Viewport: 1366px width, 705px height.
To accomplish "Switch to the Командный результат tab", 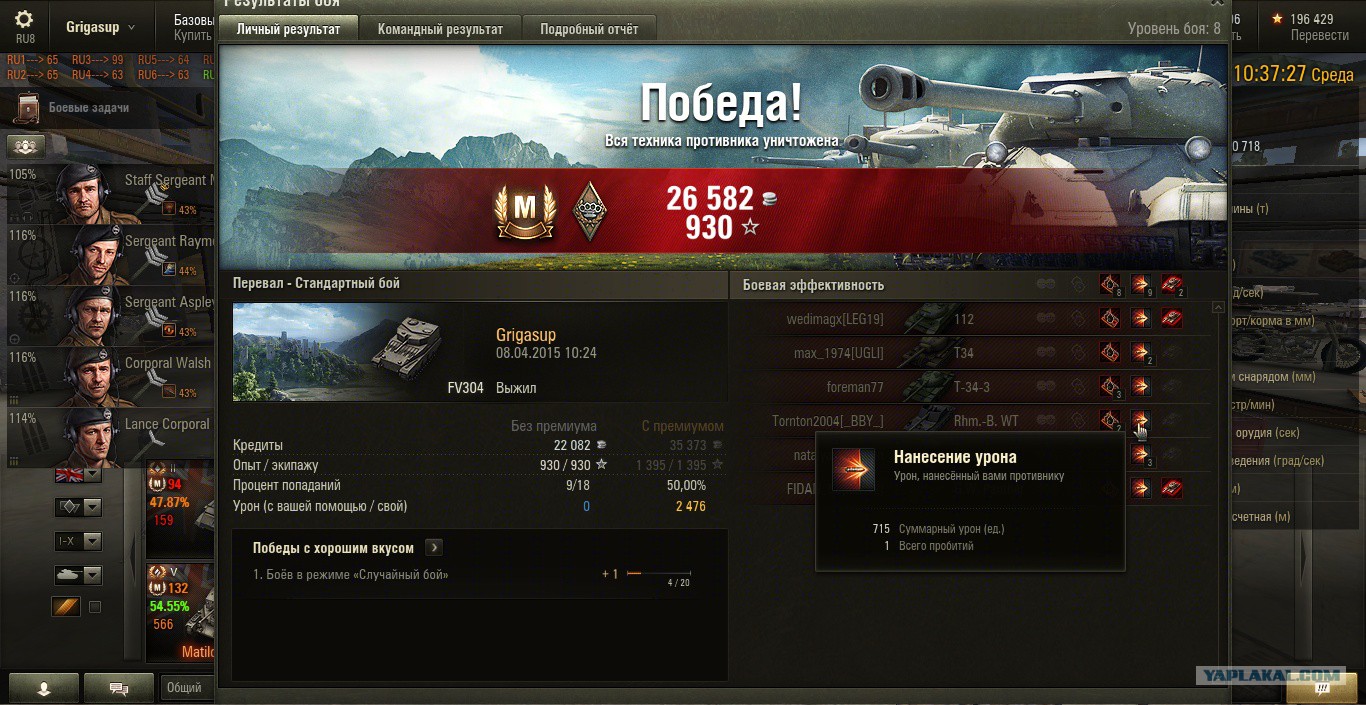I will 440,29.
